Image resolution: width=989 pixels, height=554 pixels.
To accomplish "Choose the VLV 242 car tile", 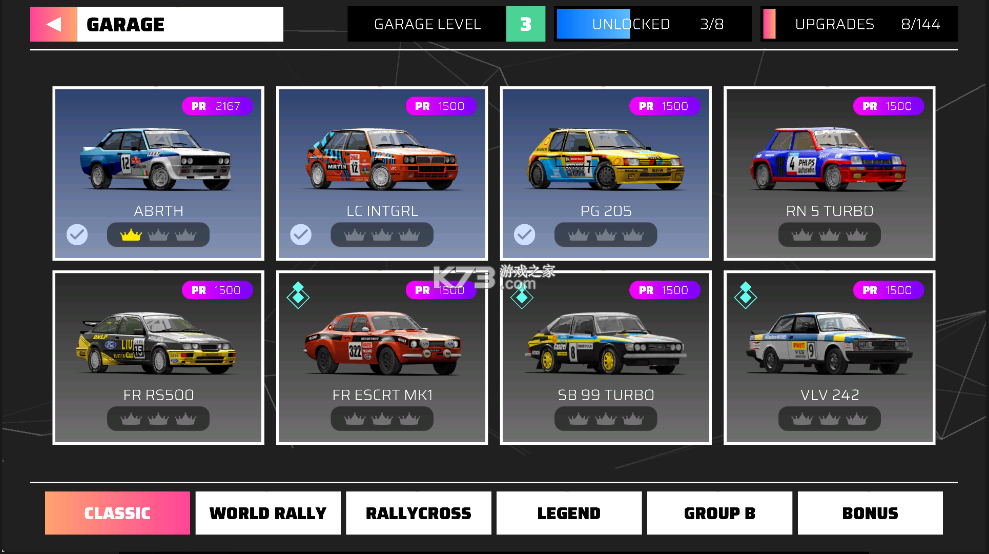I will pyautogui.click(x=830, y=357).
